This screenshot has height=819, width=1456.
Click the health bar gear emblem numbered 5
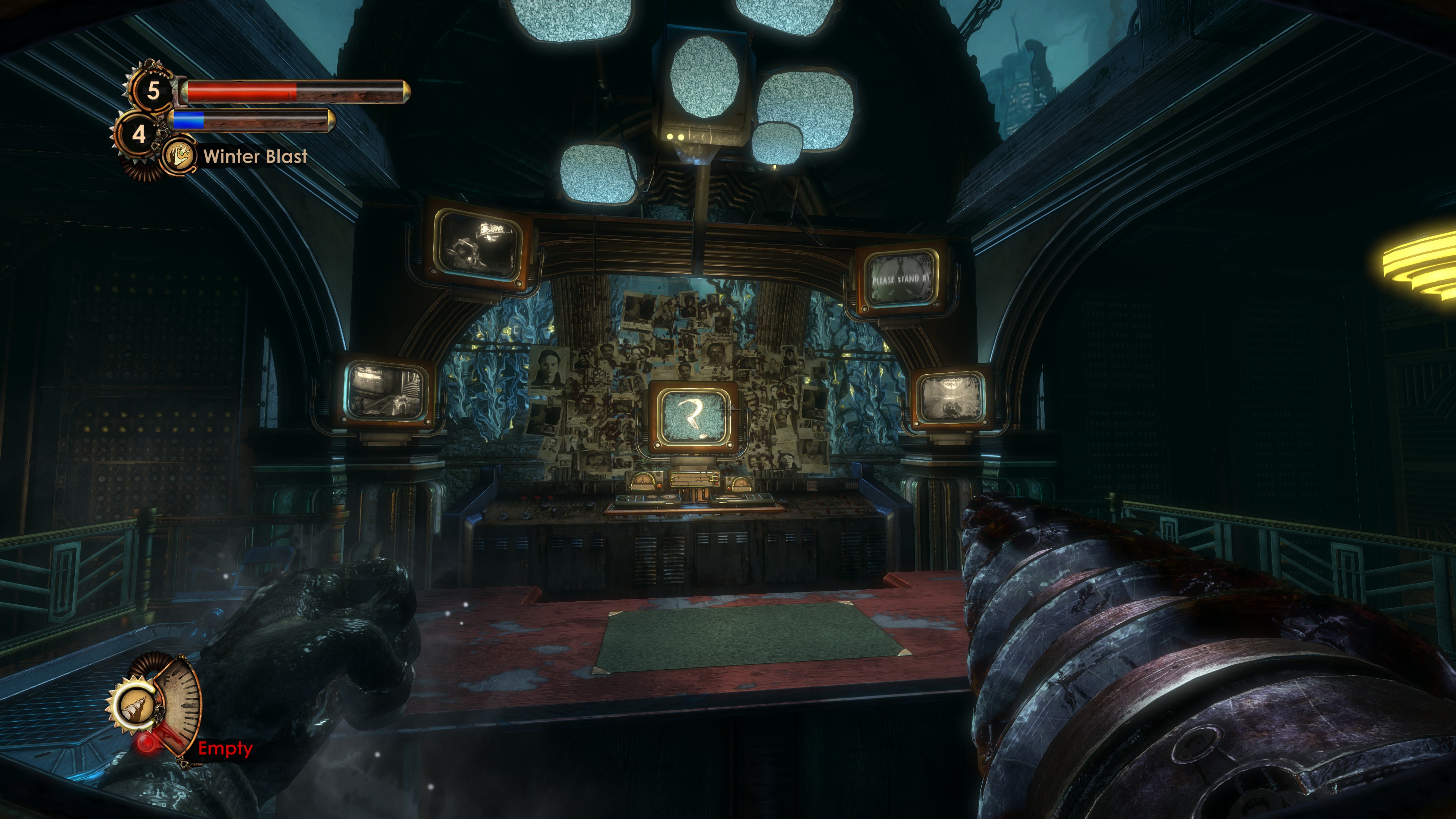click(152, 91)
